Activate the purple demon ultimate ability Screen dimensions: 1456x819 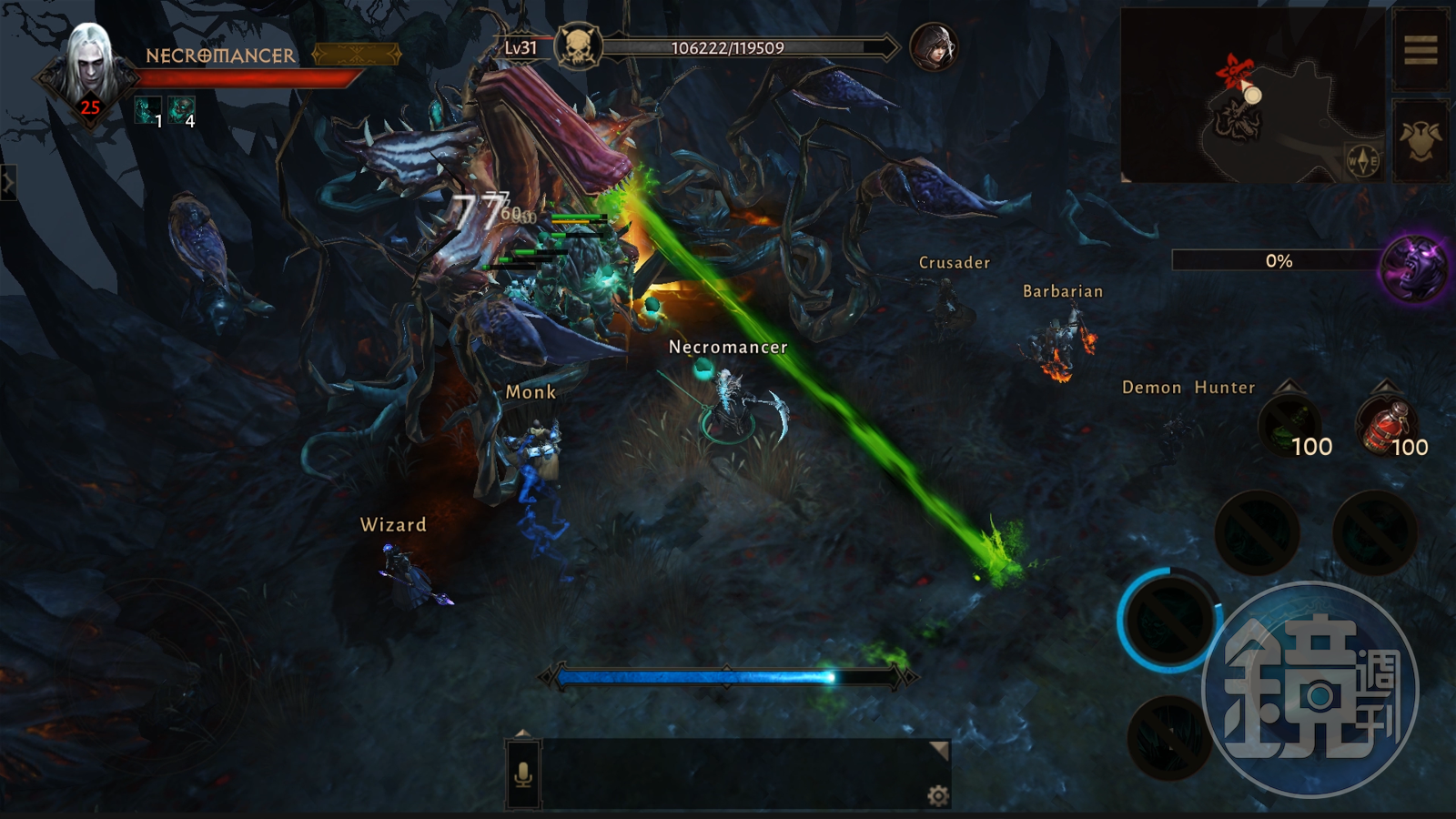click(x=1413, y=268)
